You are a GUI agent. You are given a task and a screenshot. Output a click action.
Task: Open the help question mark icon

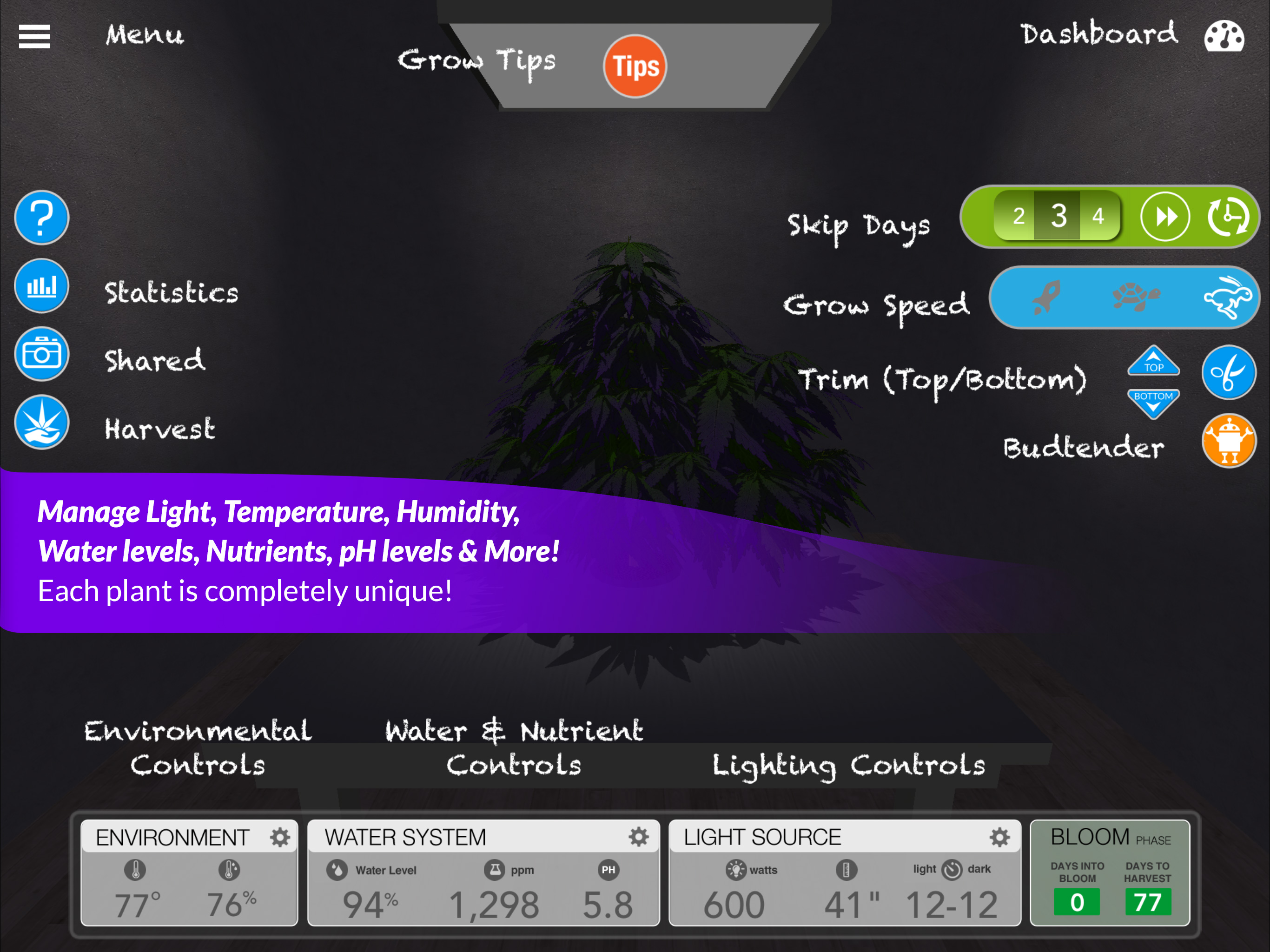[41, 218]
